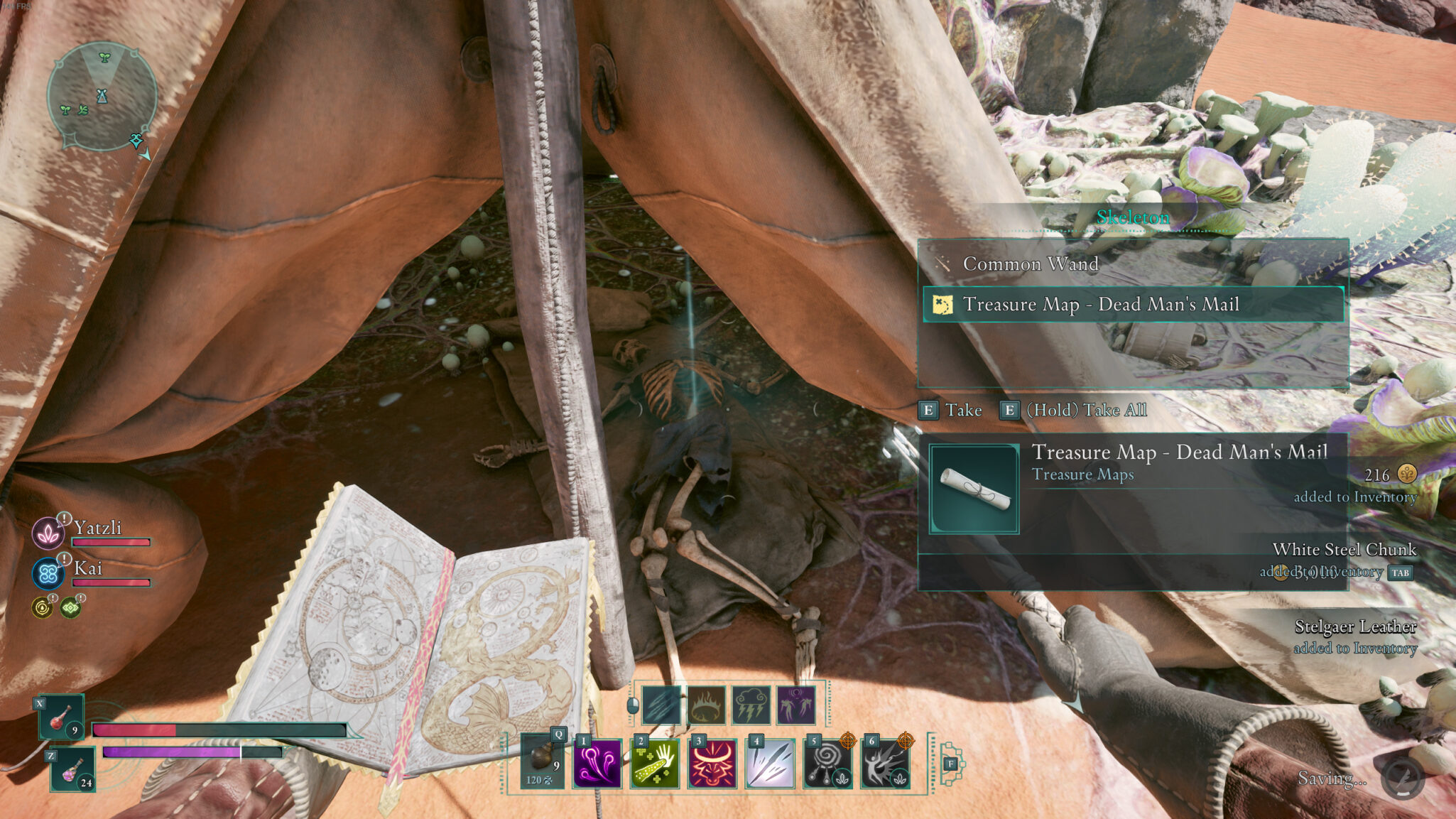Open the circular minimap
The width and height of the screenshot is (1456, 819).
pos(102,96)
